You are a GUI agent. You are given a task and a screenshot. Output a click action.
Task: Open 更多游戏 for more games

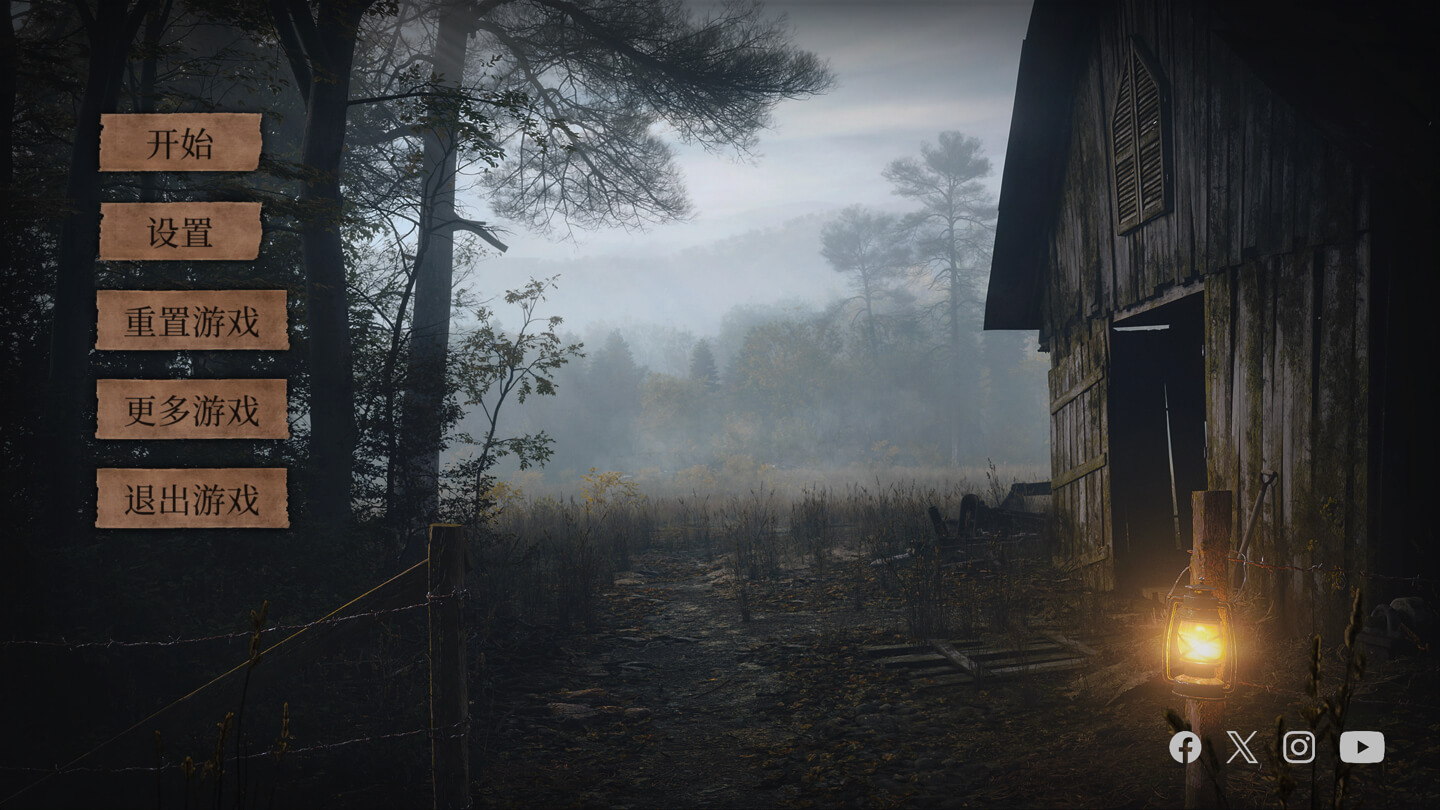pyautogui.click(x=192, y=409)
